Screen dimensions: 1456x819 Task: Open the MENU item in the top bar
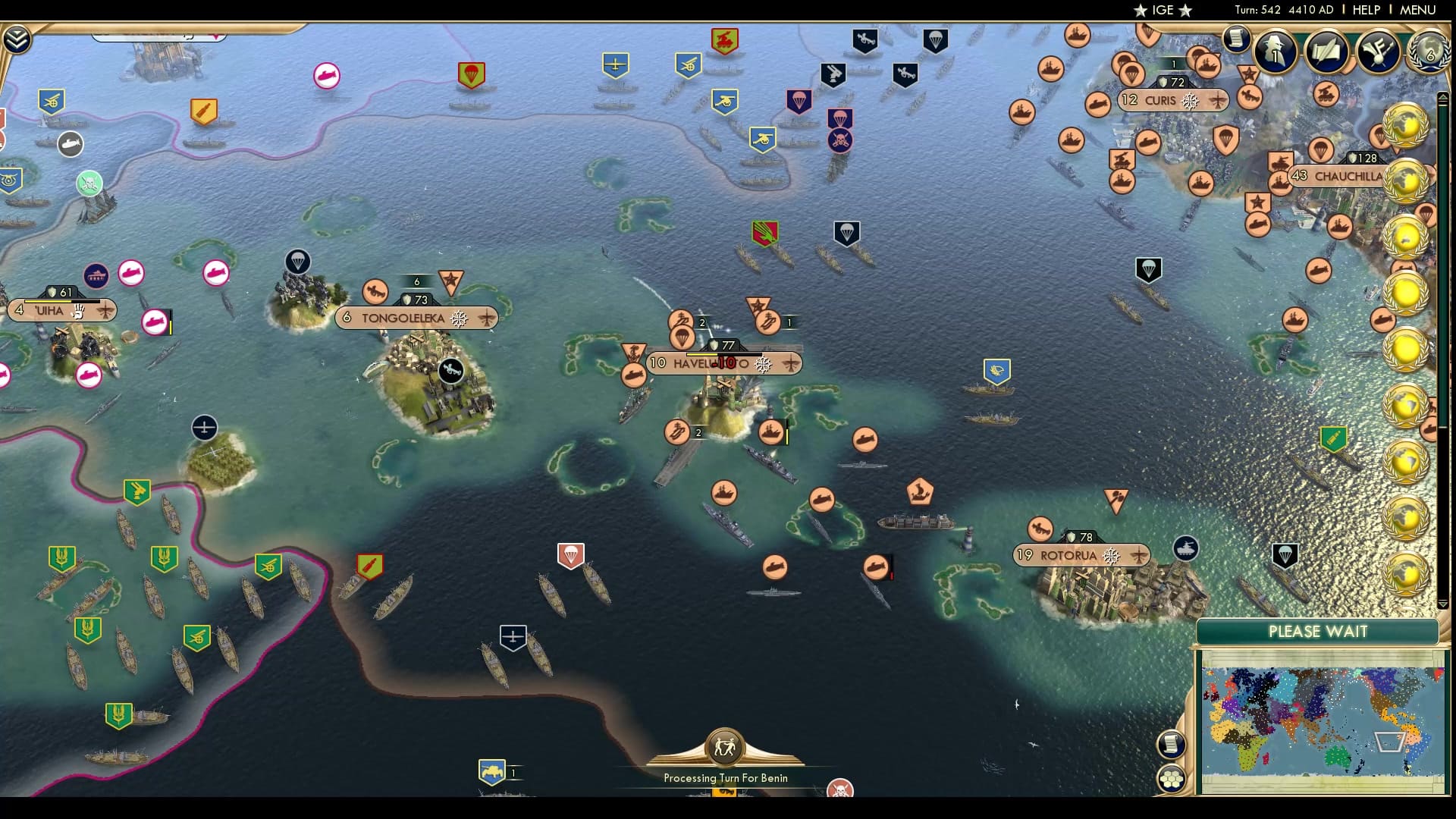[x=1417, y=10]
